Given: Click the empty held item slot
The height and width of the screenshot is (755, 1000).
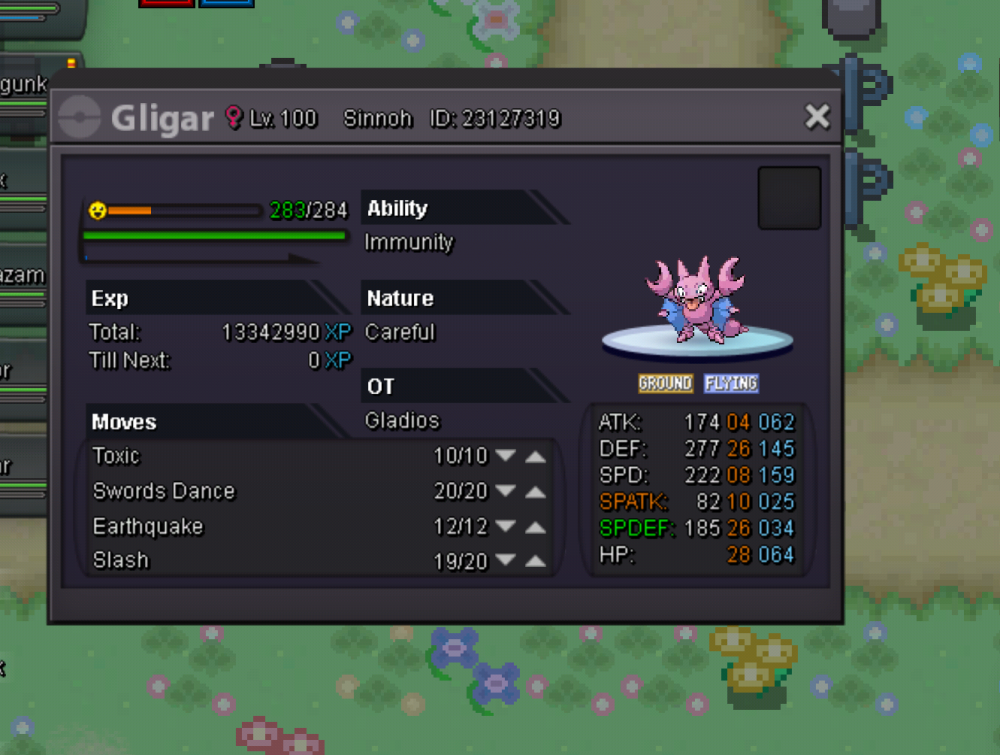Looking at the screenshot, I should [789, 198].
